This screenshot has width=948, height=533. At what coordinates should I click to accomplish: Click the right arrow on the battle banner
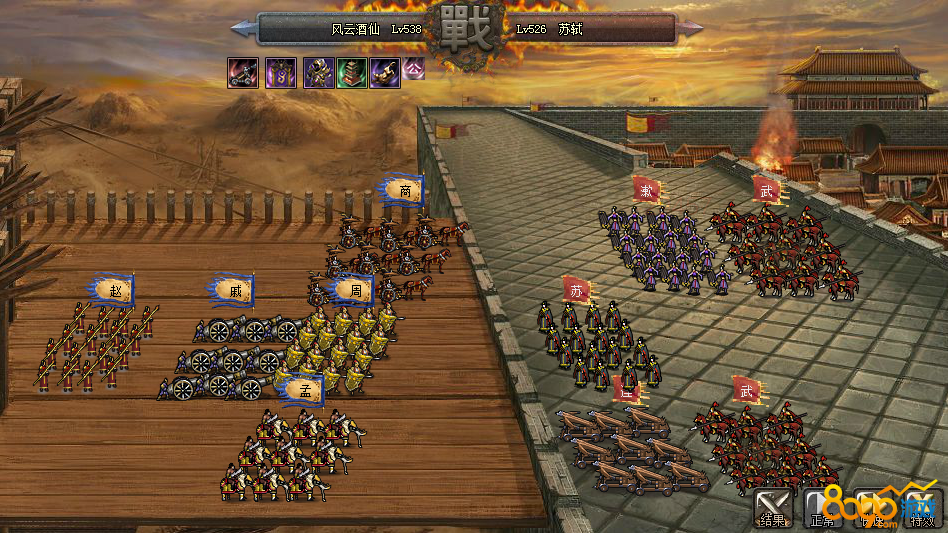pyautogui.click(x=691, y=28)
